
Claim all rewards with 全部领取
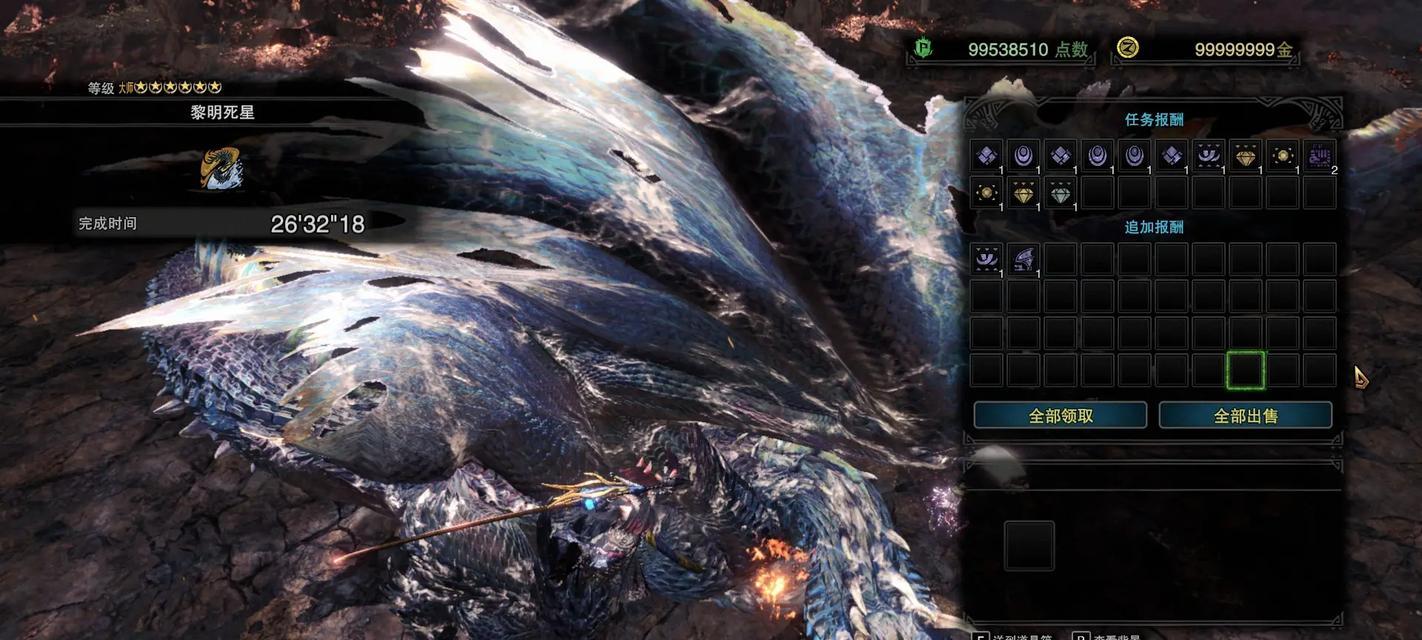(x=1060, y=415)
